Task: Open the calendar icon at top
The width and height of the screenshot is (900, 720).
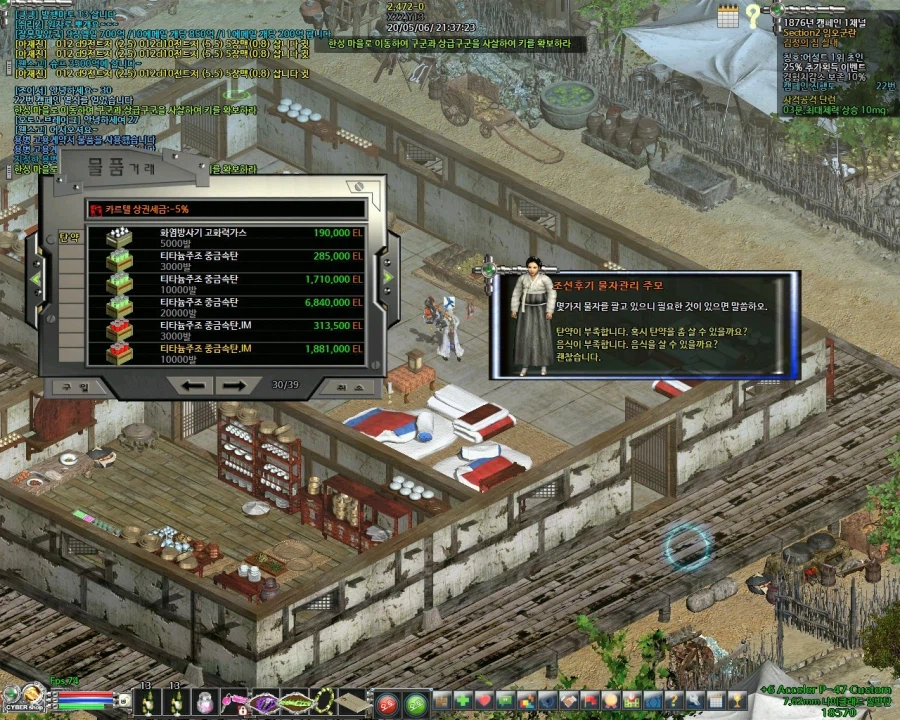Action: point(727,14)
